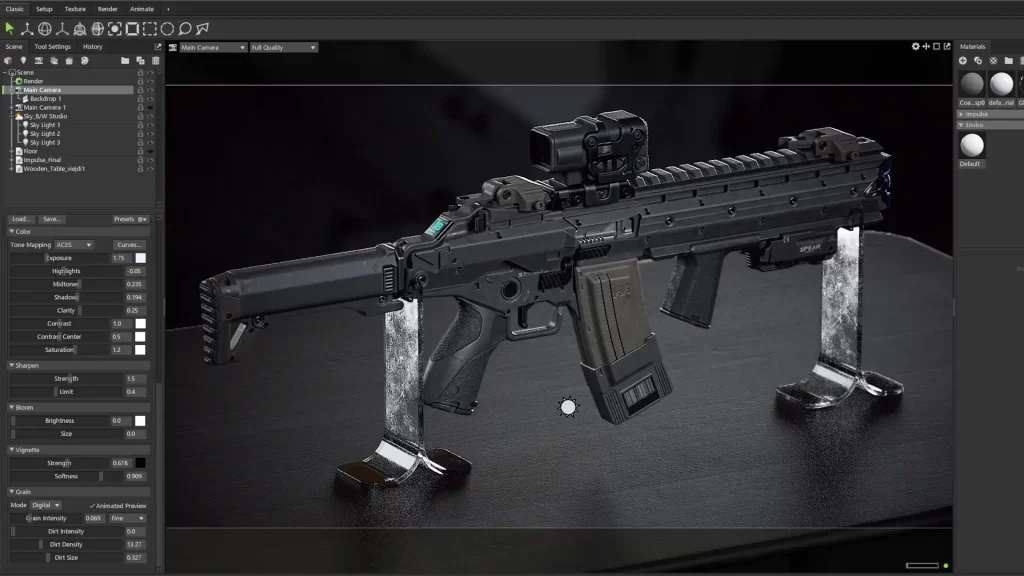Select the Floor object in scene tree

(30, 151)
